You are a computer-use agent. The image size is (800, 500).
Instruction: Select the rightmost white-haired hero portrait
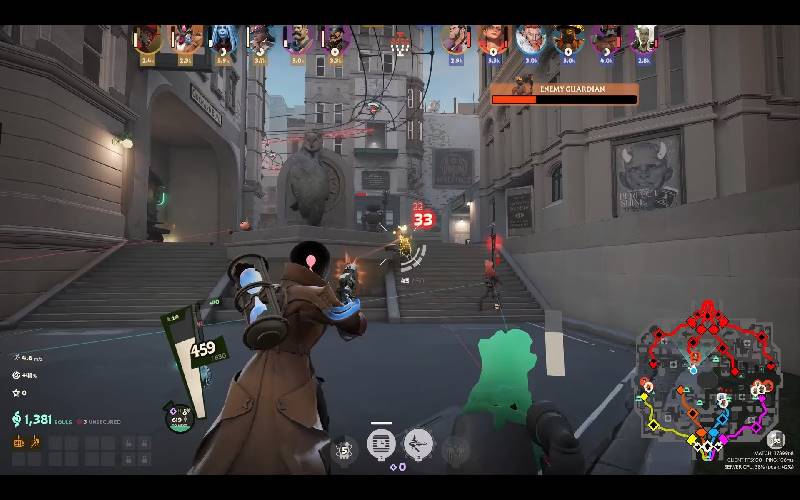coord(643,39)
